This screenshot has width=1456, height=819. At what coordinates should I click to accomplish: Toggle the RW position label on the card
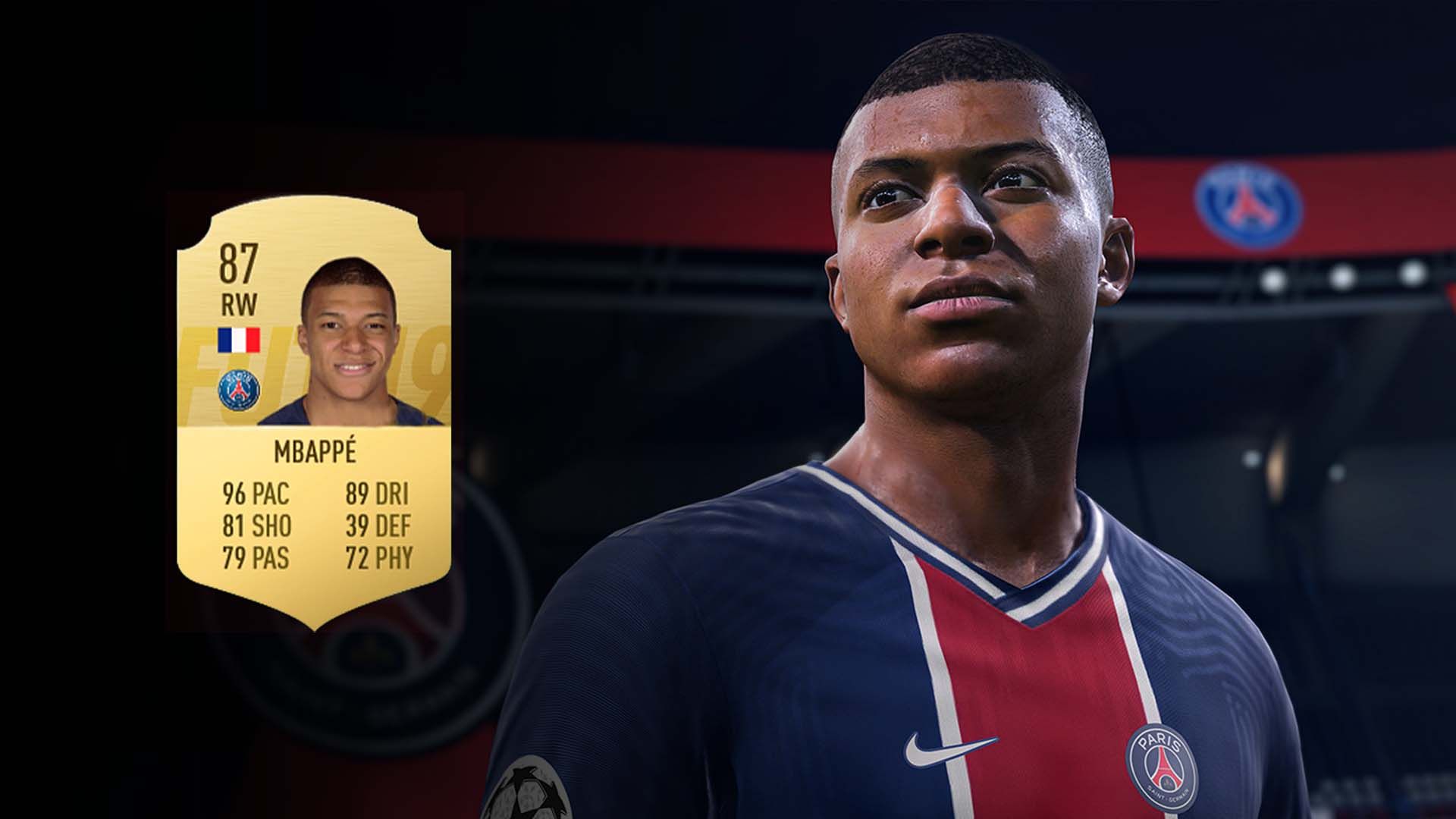[240, 302]
